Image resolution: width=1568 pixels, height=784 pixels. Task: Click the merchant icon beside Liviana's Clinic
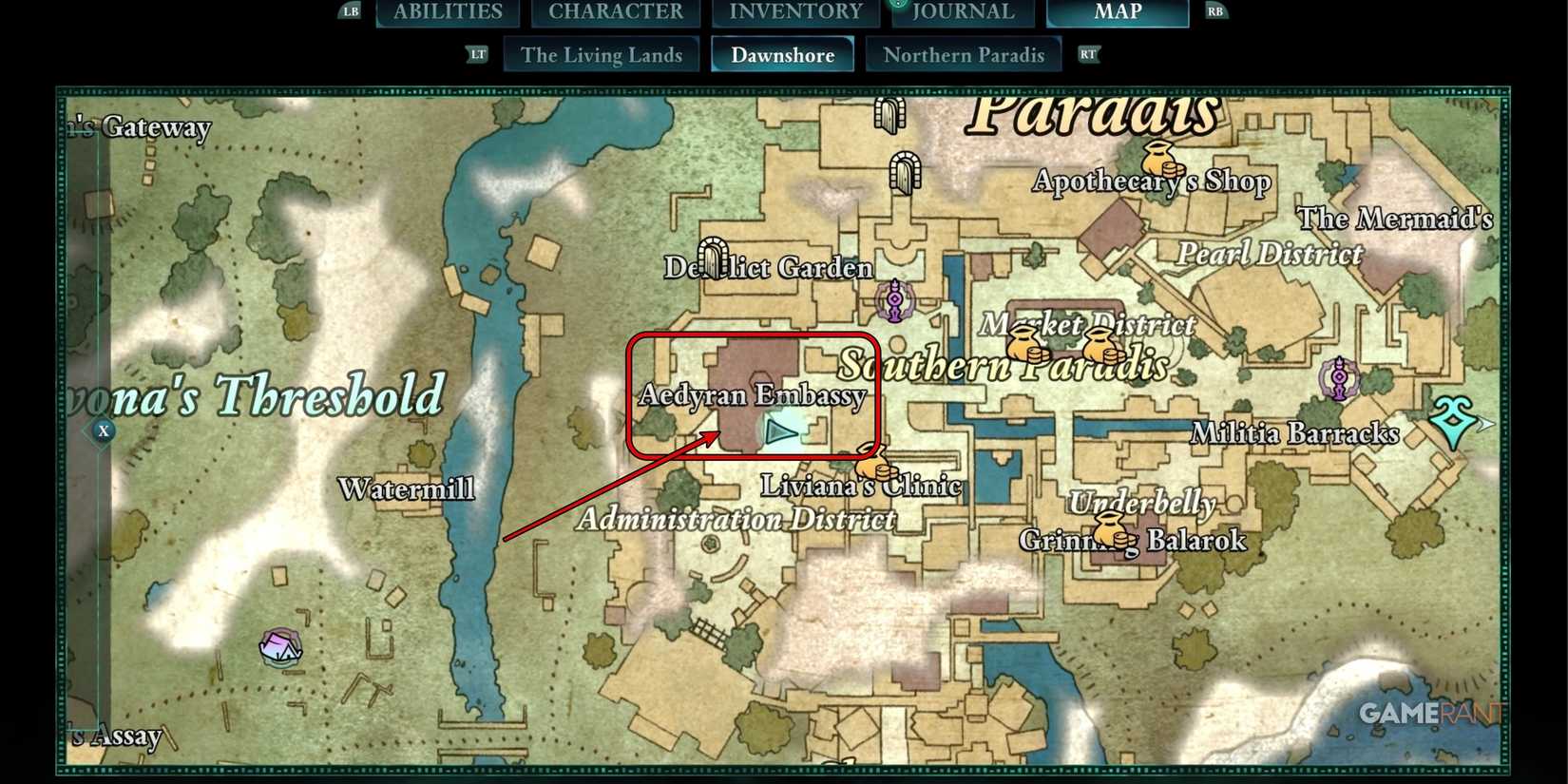874,466
